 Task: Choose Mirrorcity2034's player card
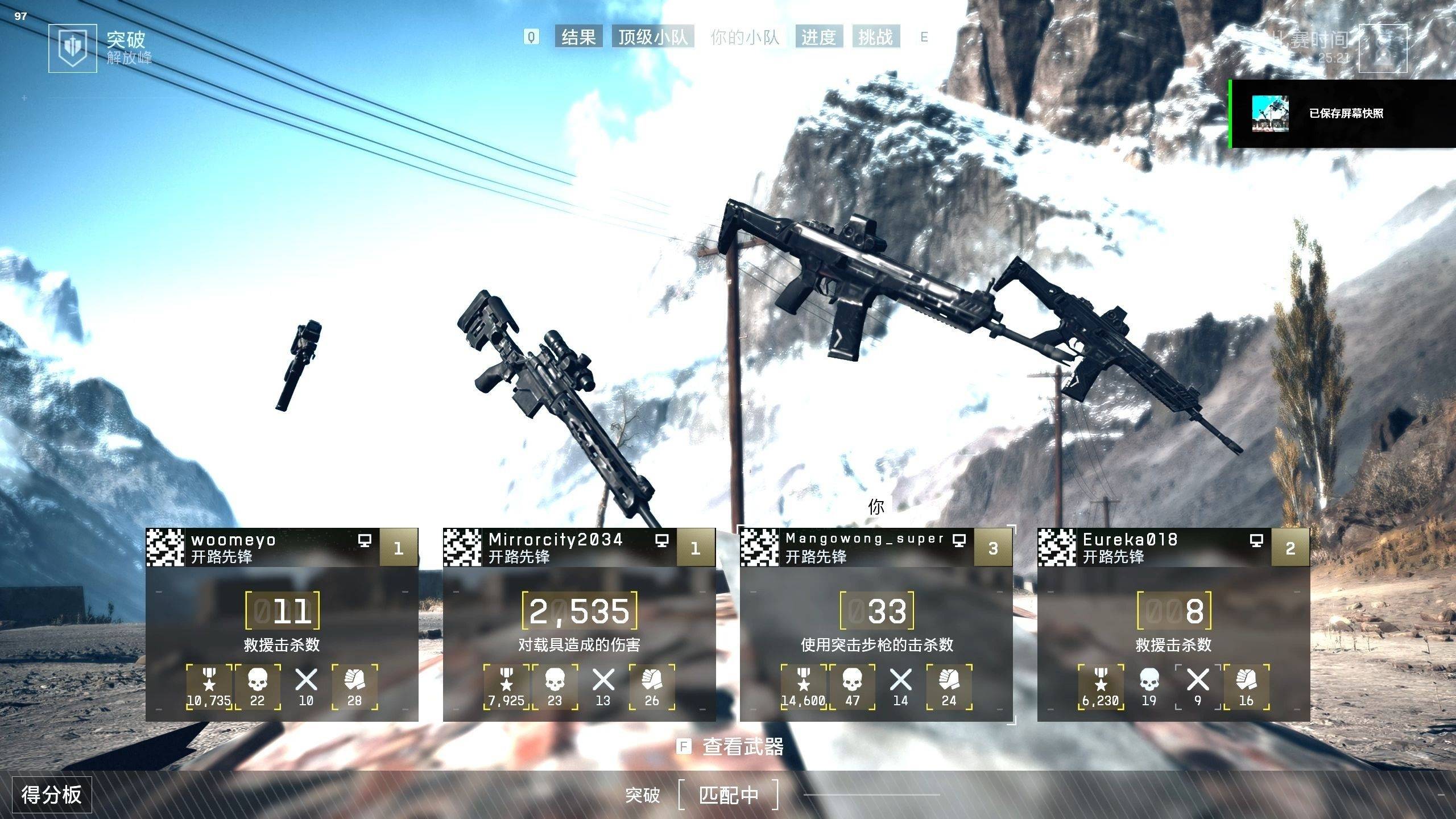579,624
